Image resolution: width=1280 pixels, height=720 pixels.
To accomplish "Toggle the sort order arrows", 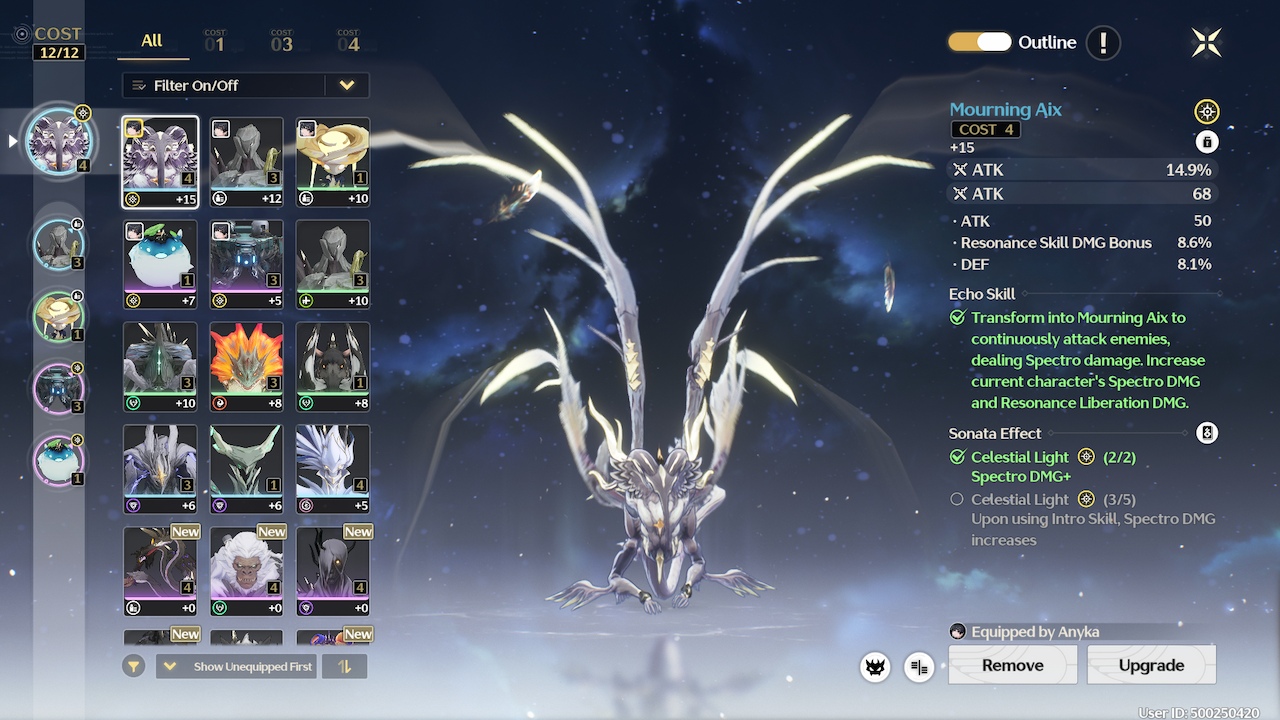I will coord(345,666).
